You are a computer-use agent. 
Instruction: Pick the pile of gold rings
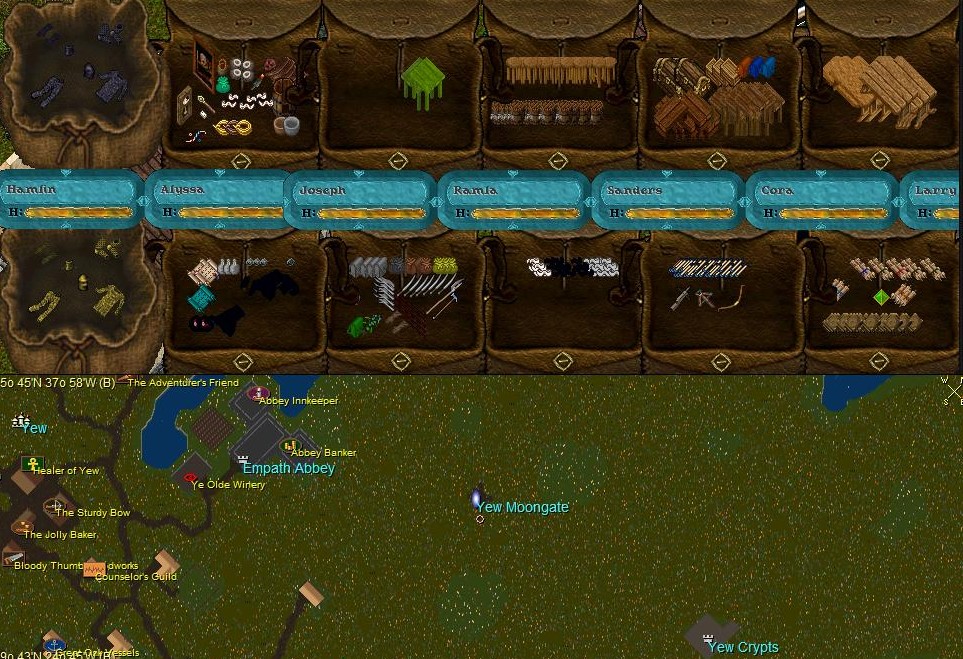[x=235, y=127]
